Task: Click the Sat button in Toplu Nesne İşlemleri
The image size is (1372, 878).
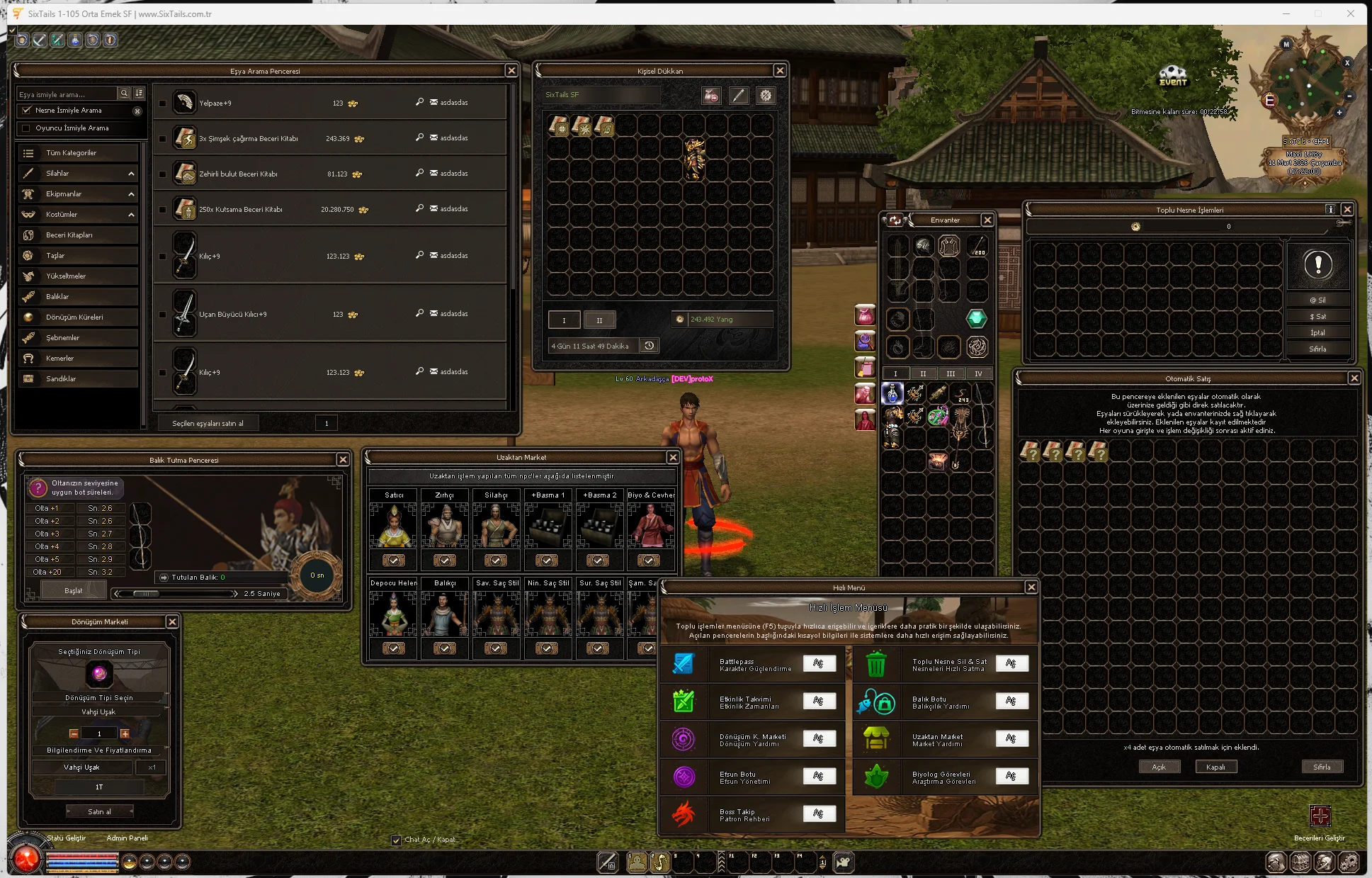Action: (1317, 317)
